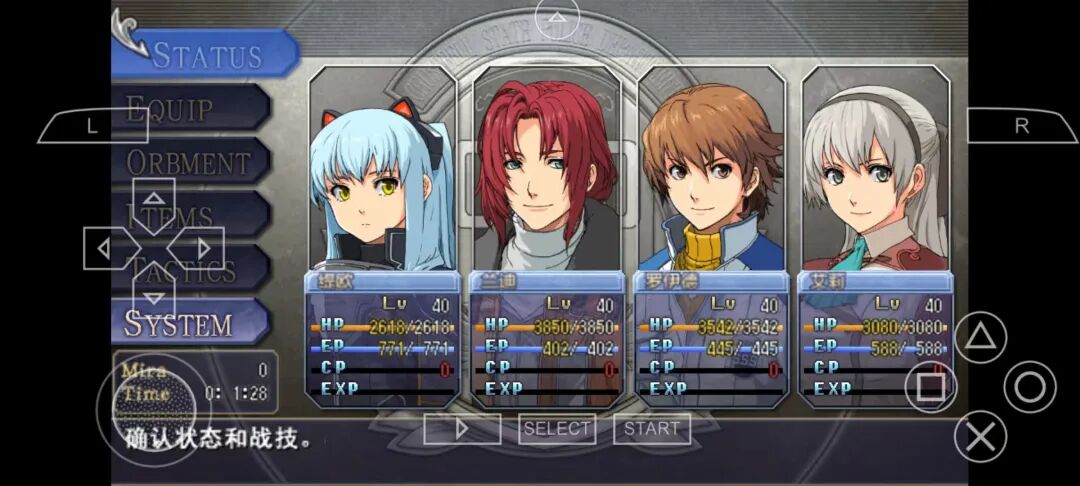Tap the emulator SELECT button

[x=557, y=429]
